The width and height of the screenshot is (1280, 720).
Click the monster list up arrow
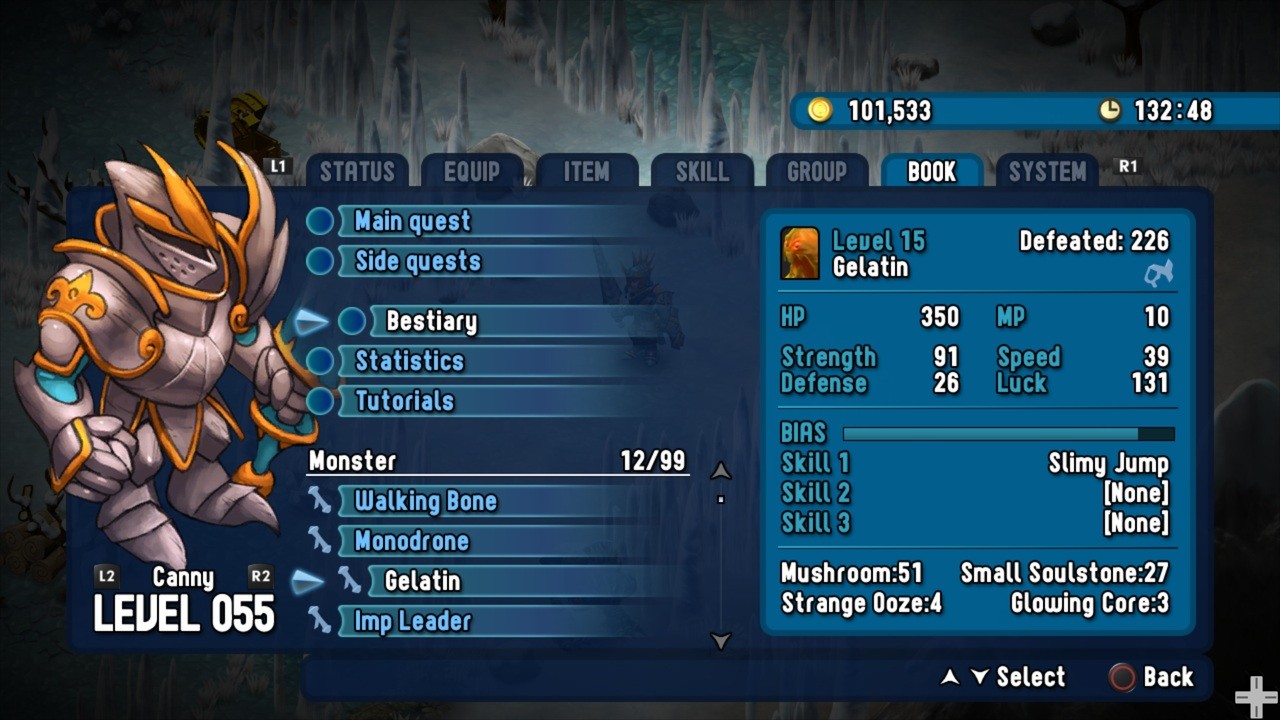(720, 471)
